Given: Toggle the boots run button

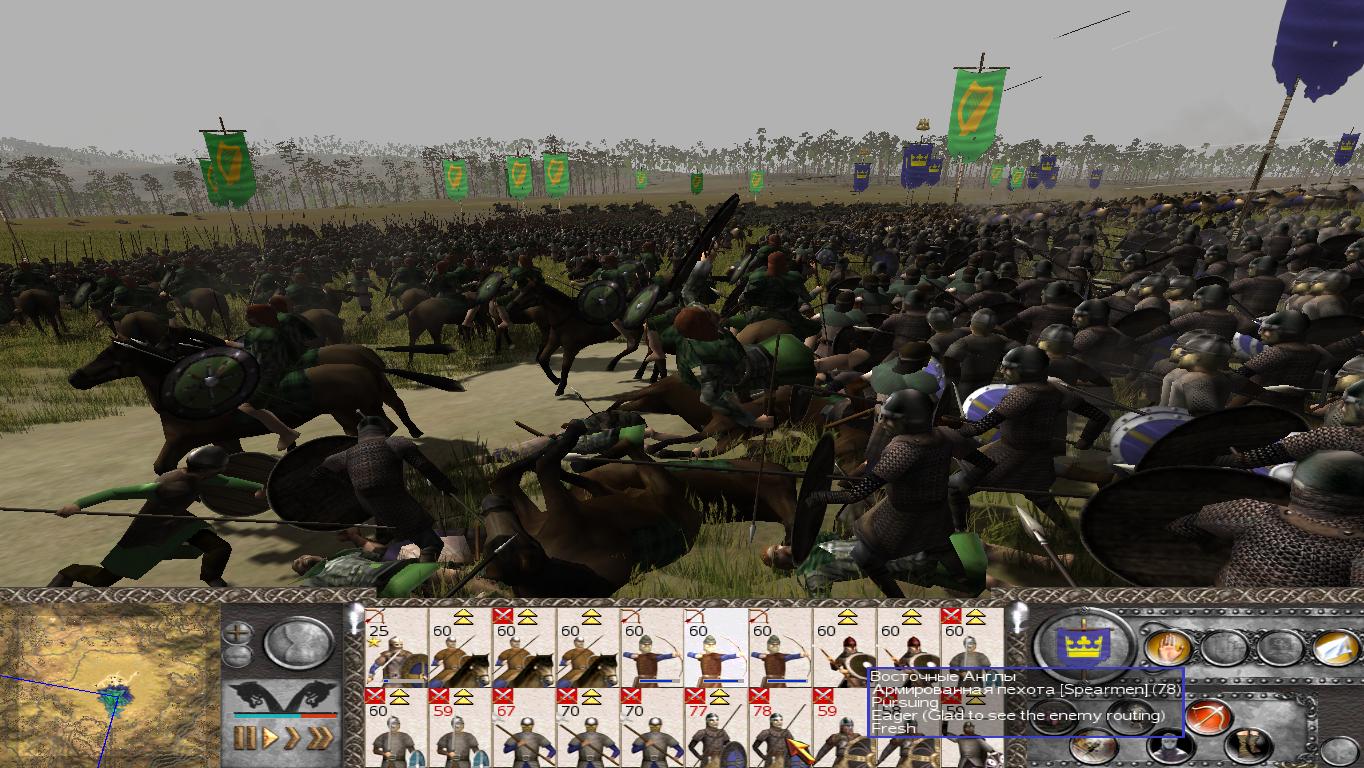Looking at the screenshot, I should pos(1249,745).
